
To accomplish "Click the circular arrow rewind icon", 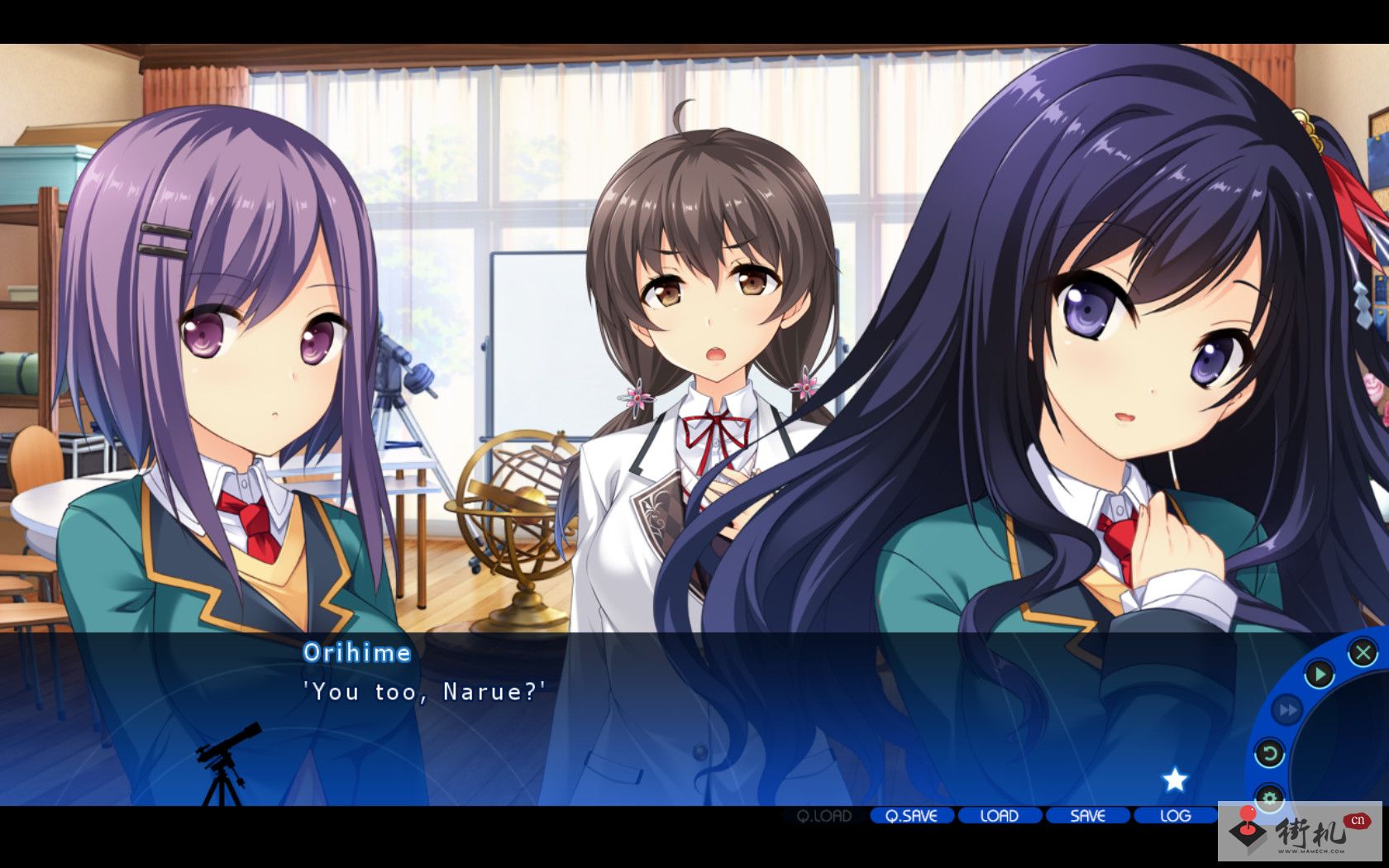I will 1269,753.
